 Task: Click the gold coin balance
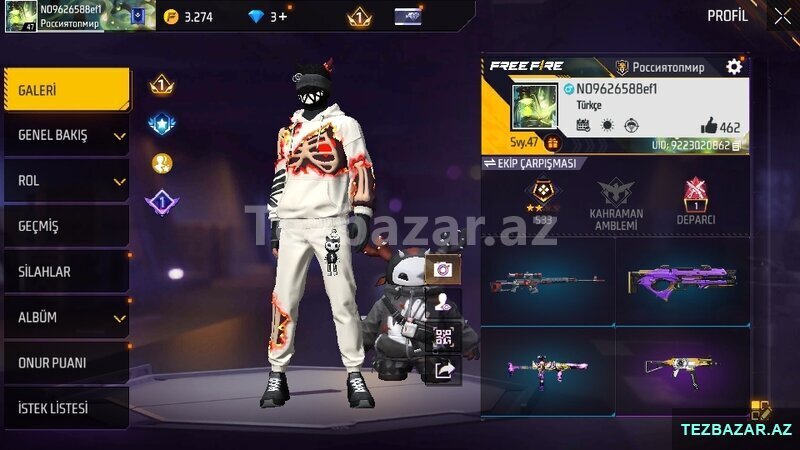[188, 17]
